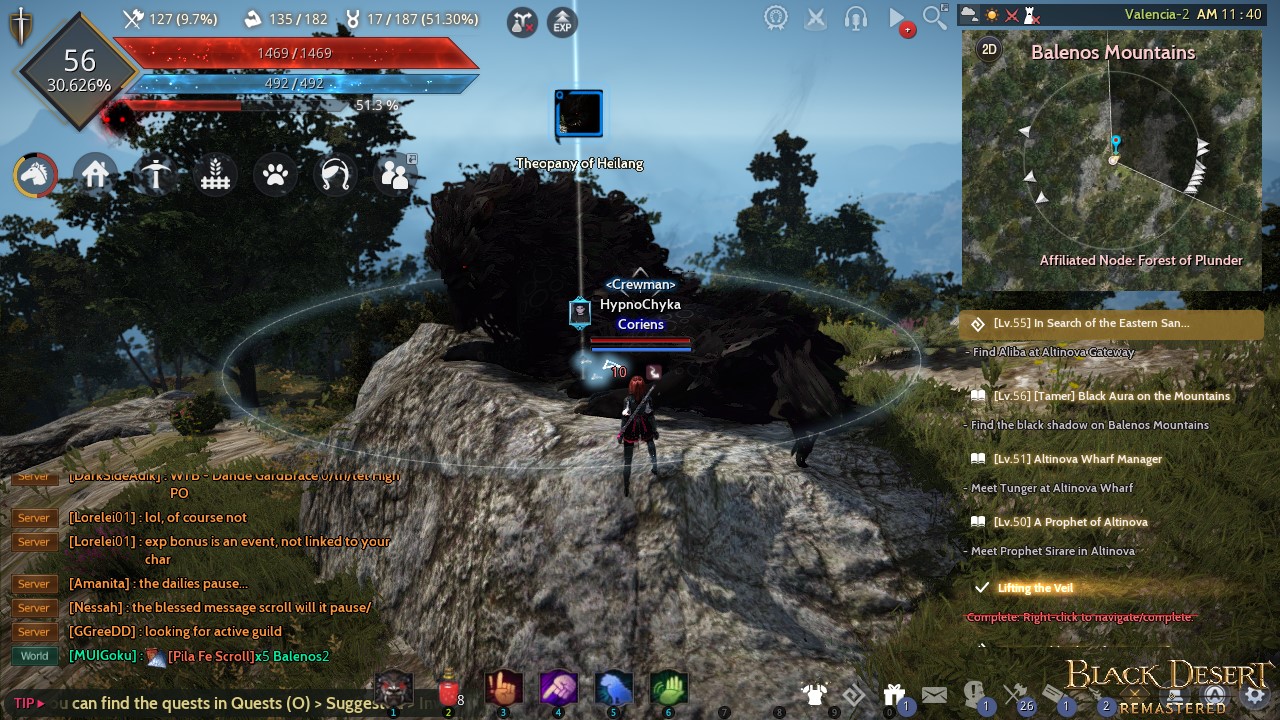Select the World chat tab
The width and height of the screenshot is (1280, 720).
(33, 655)
